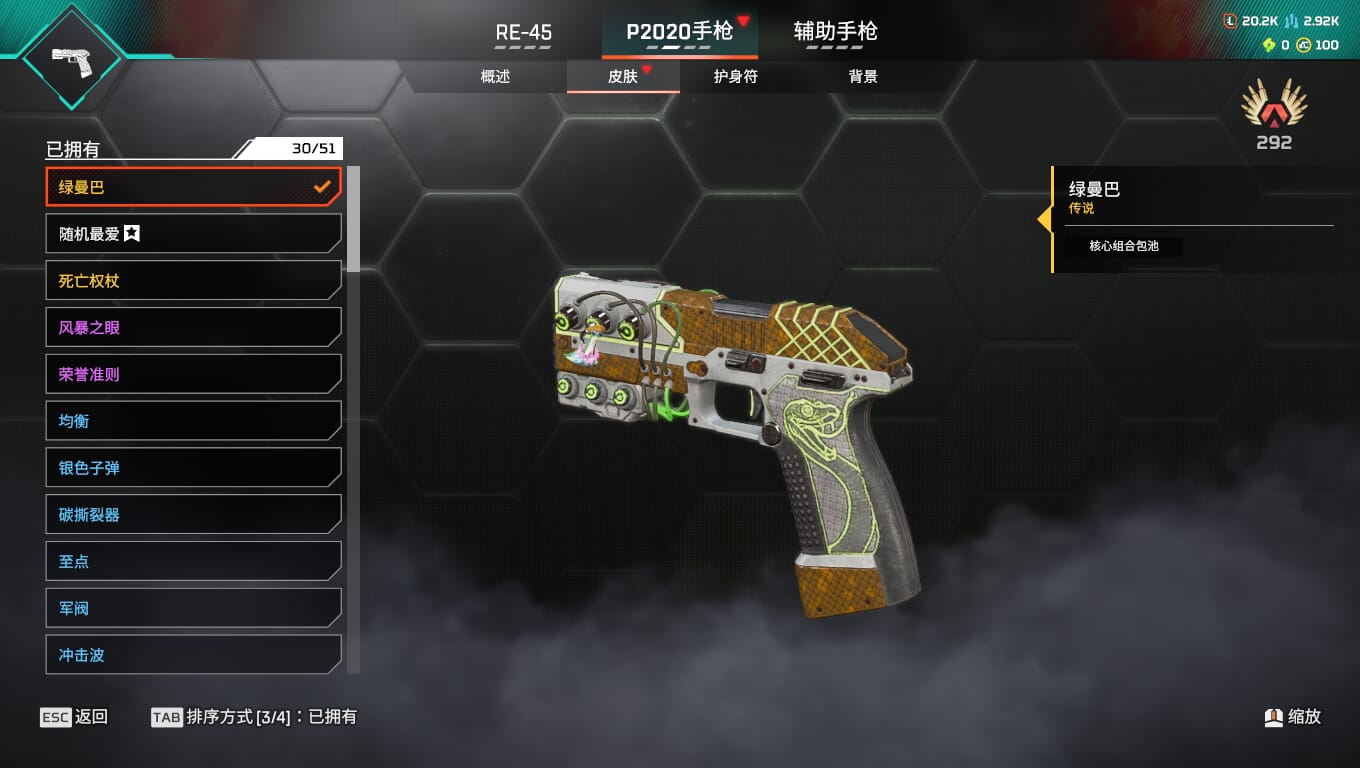This screenshot has width=1360, height=768.
Task: Select the P2020手枪 weapon tab
Action: click(x=679, y=32)
